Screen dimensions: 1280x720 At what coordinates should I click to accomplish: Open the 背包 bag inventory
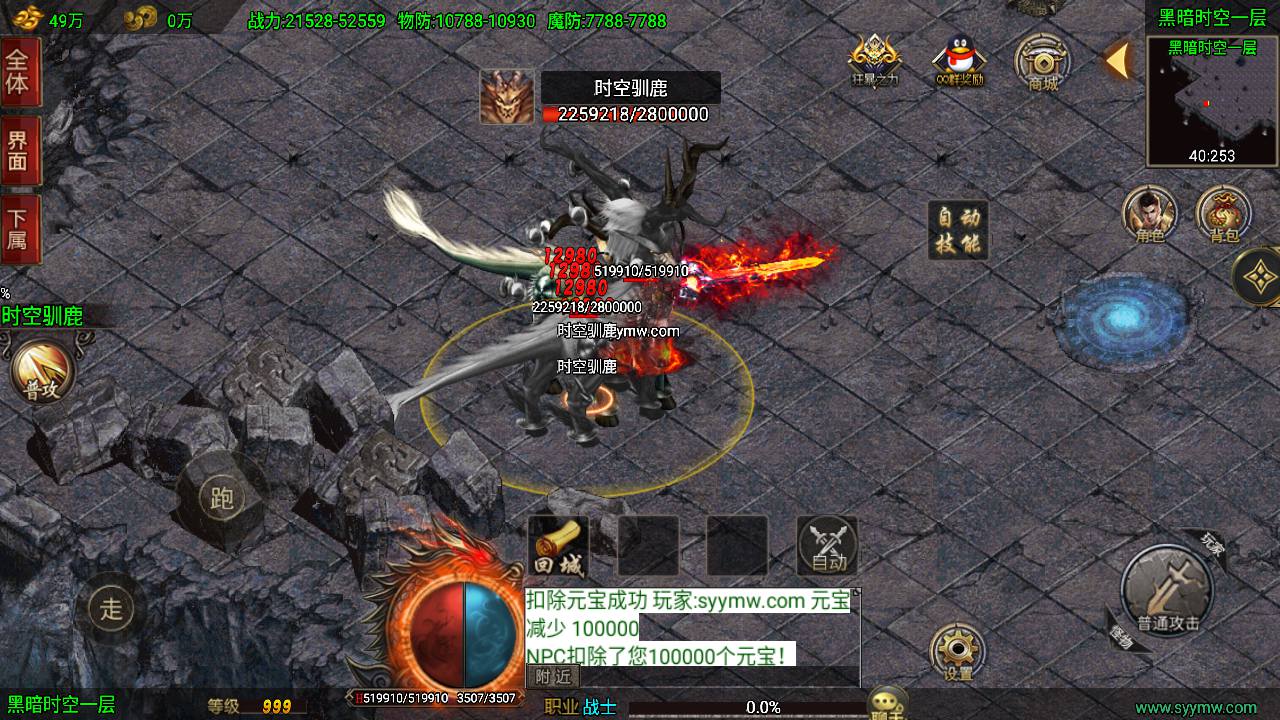tap(1224, 214)
